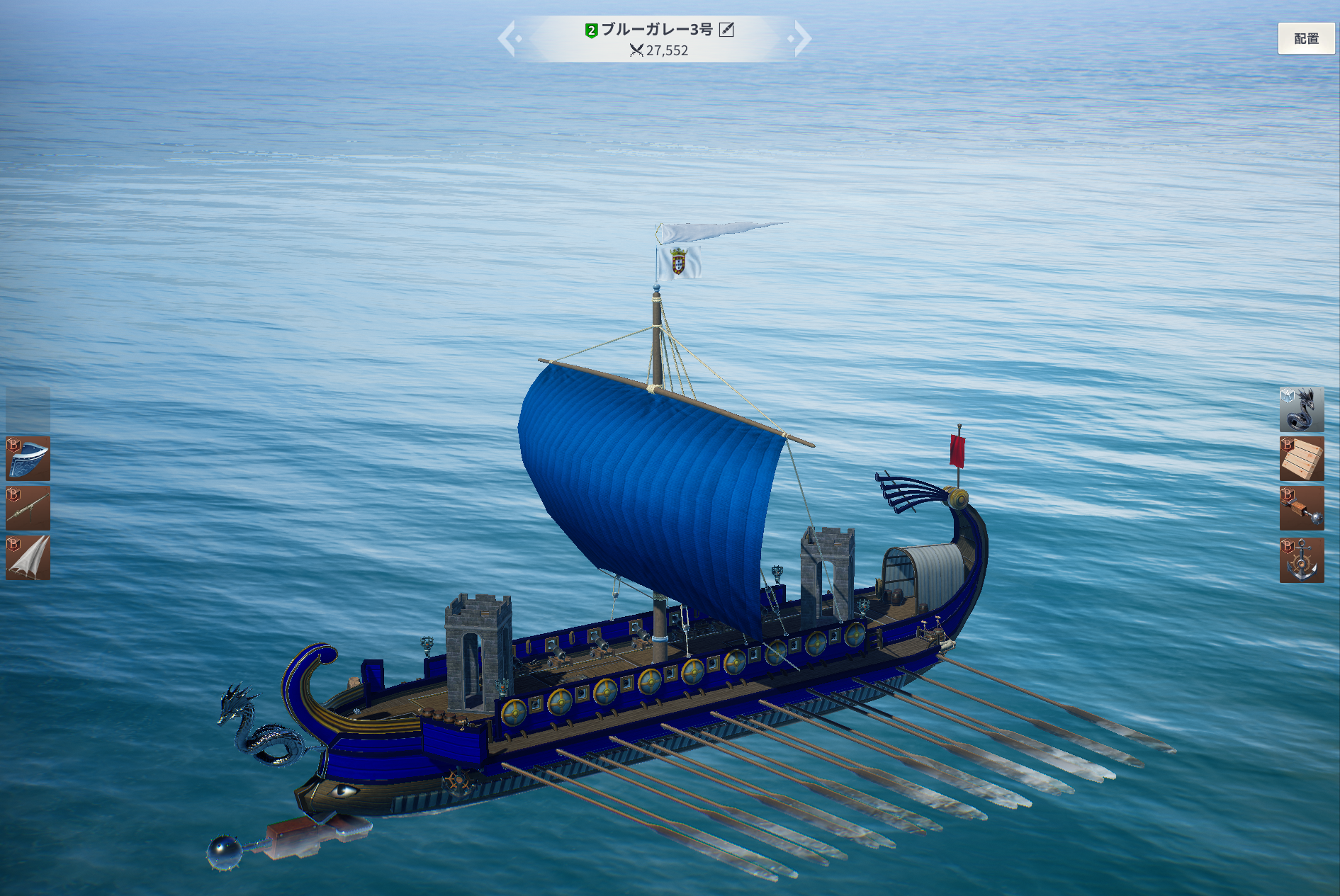This screenshot has width=1340, height=896.
Task: Switch to the next ship with right arrow
Action: pyautogui.click(x=801, y=39)
